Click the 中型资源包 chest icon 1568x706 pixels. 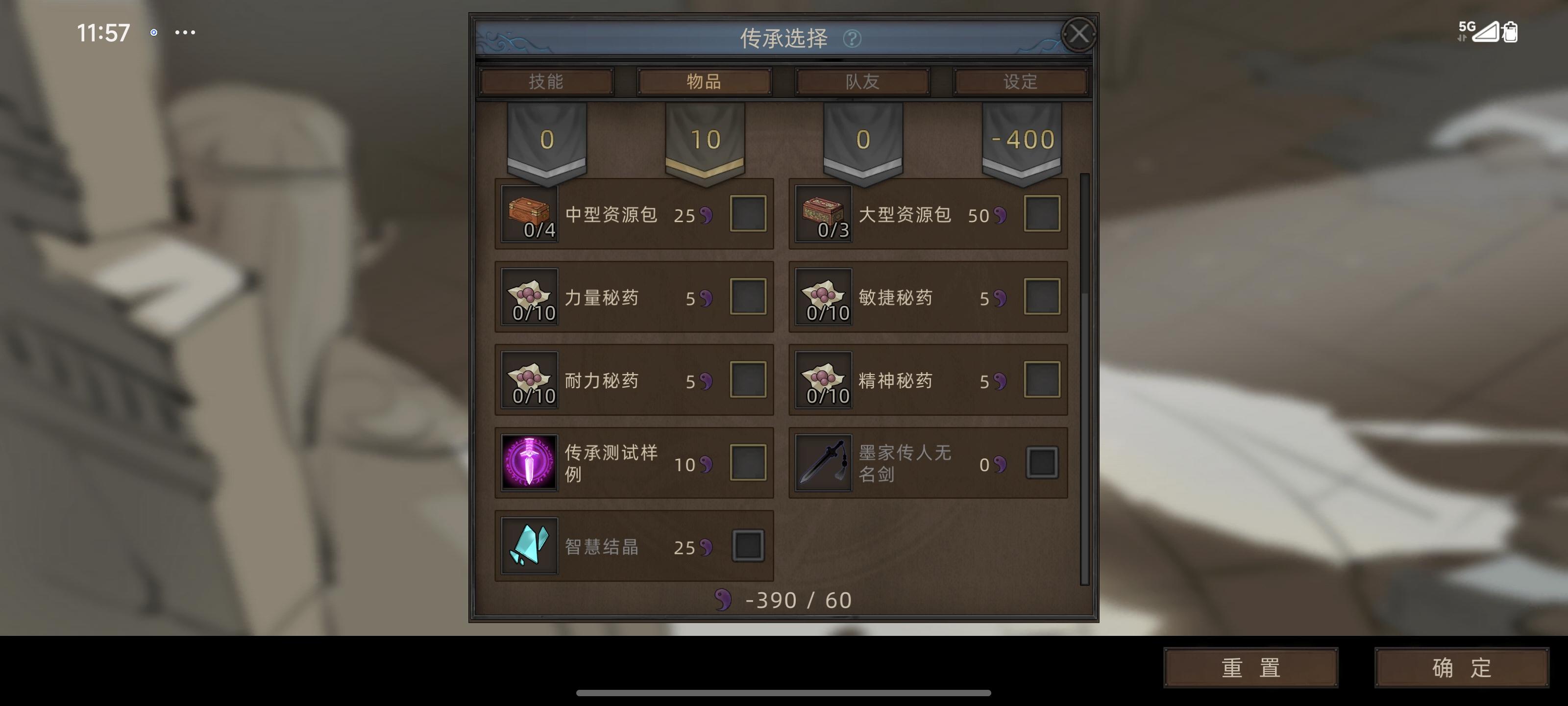tap(529, 214)
